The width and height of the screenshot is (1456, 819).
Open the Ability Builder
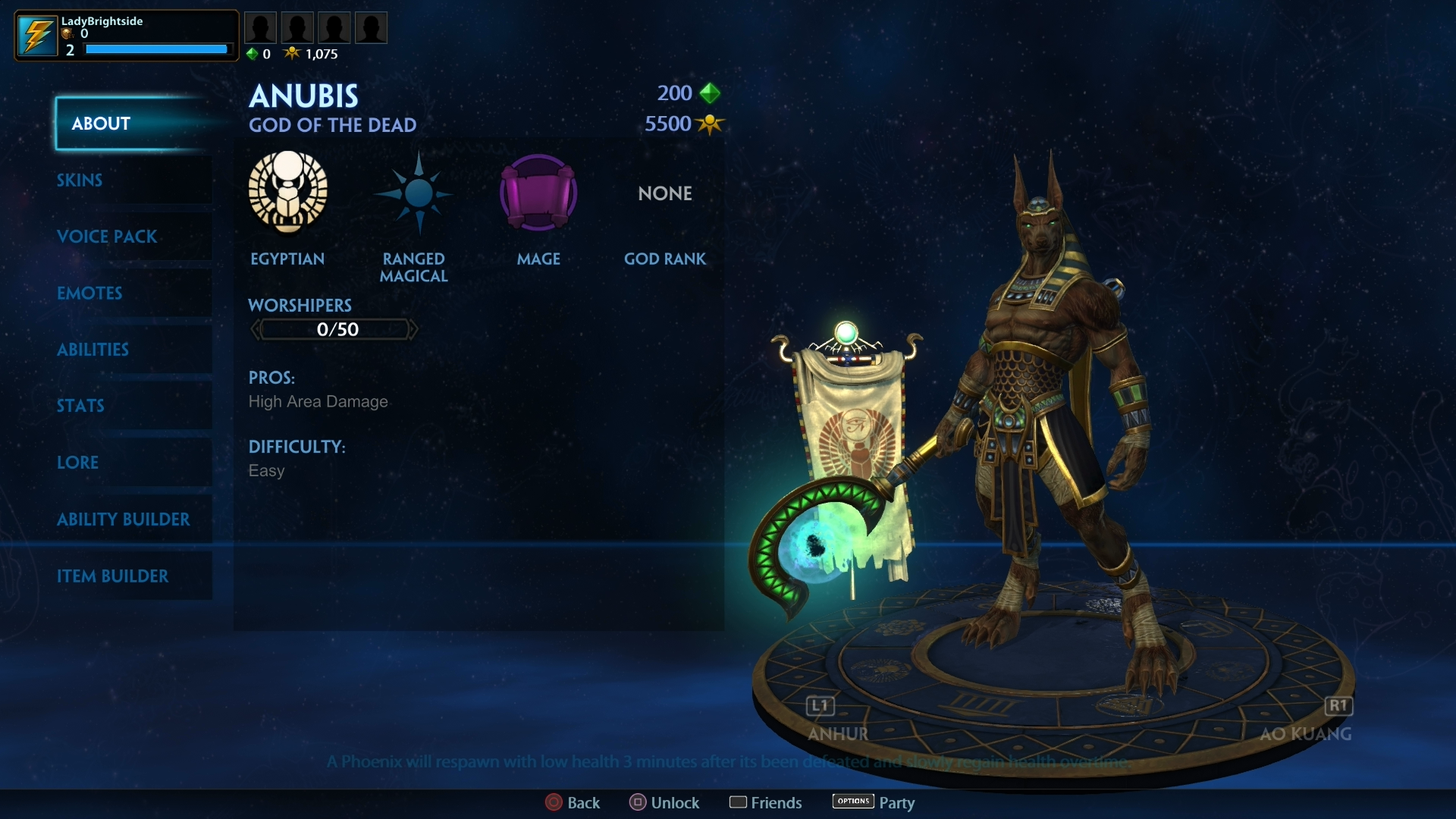pyautogui.click(x=124, y=519)
